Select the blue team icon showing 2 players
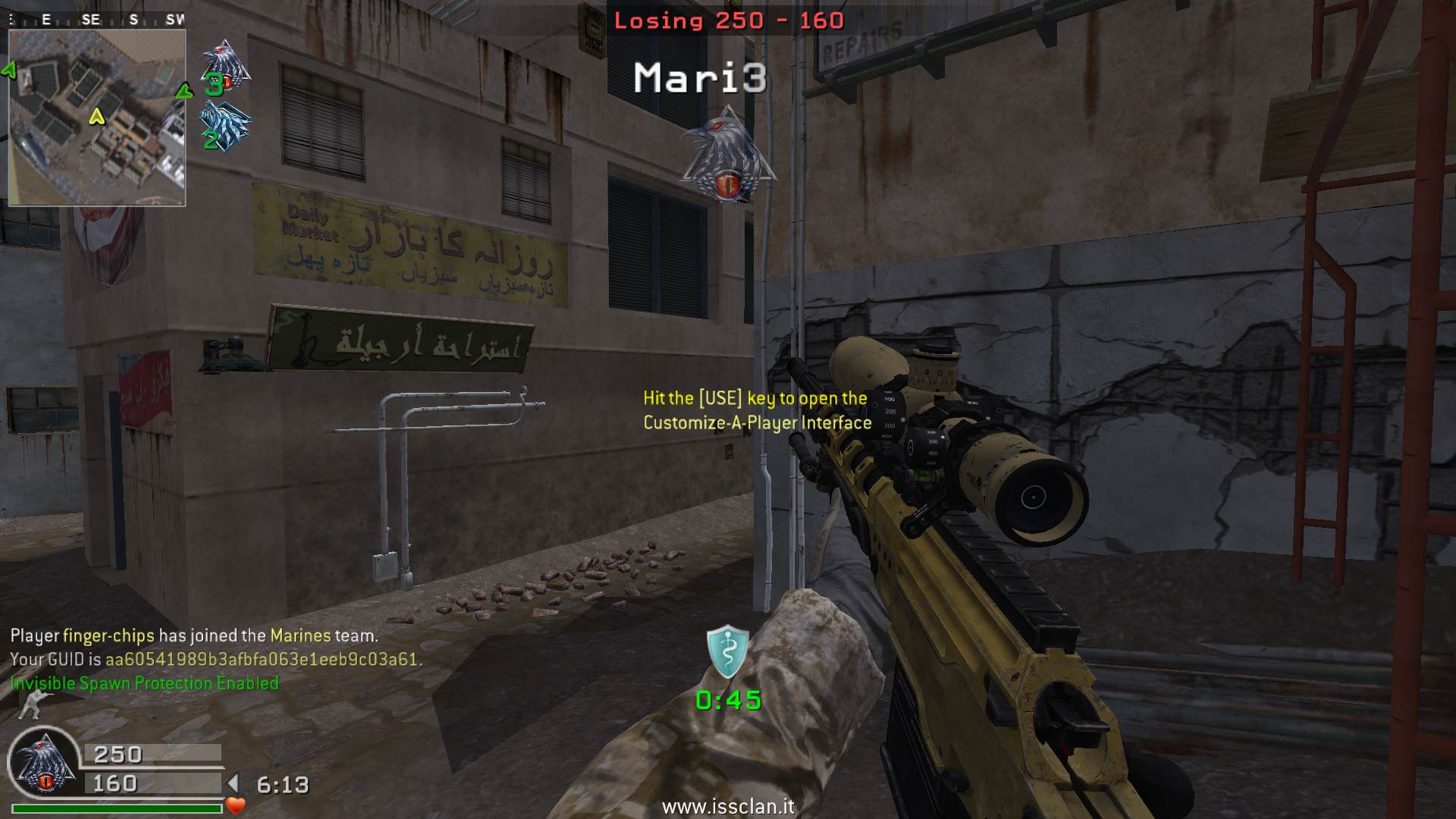This screenshot has height=819, width=1456. (223, 125)
